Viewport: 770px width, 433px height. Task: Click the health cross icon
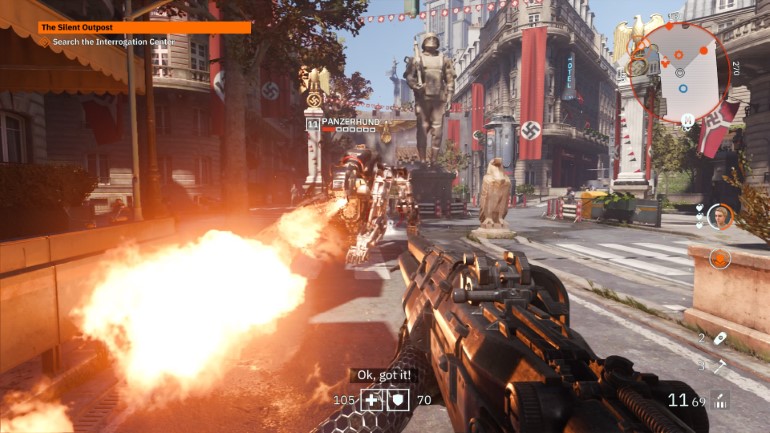point(372,400)
